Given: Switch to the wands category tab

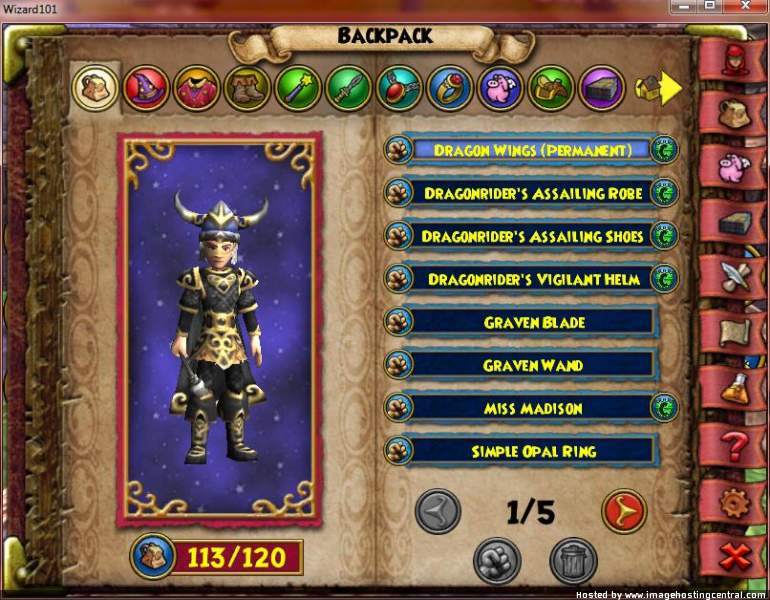Looking at the screenshot, I should point(298,88).
